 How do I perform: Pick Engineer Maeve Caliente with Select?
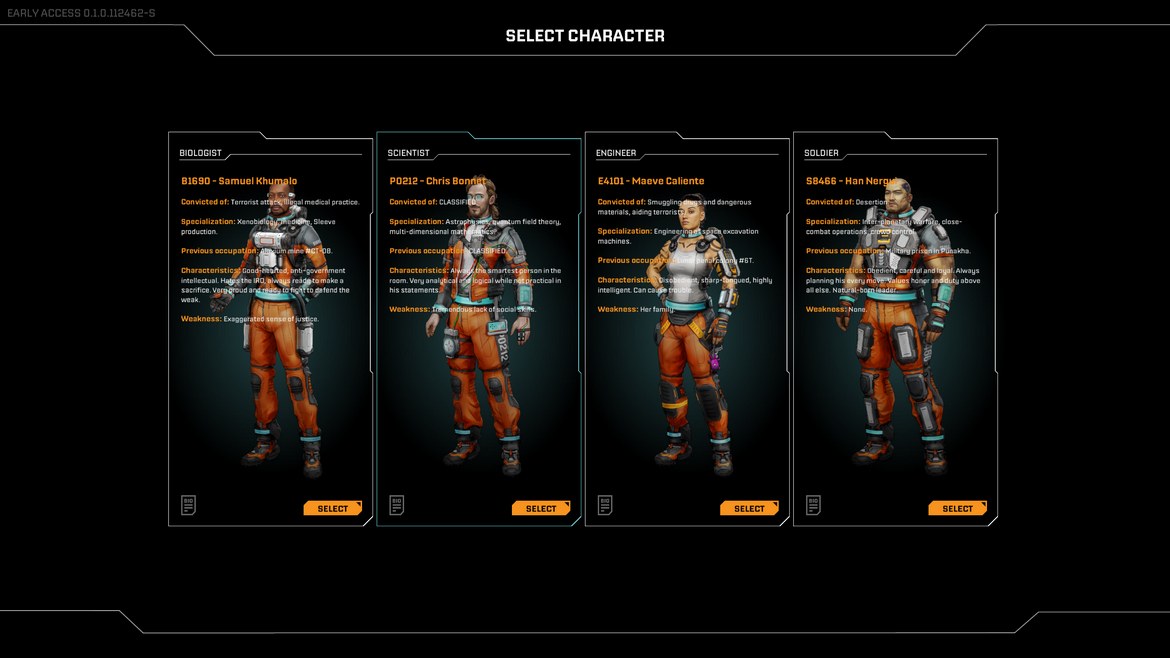748,508
